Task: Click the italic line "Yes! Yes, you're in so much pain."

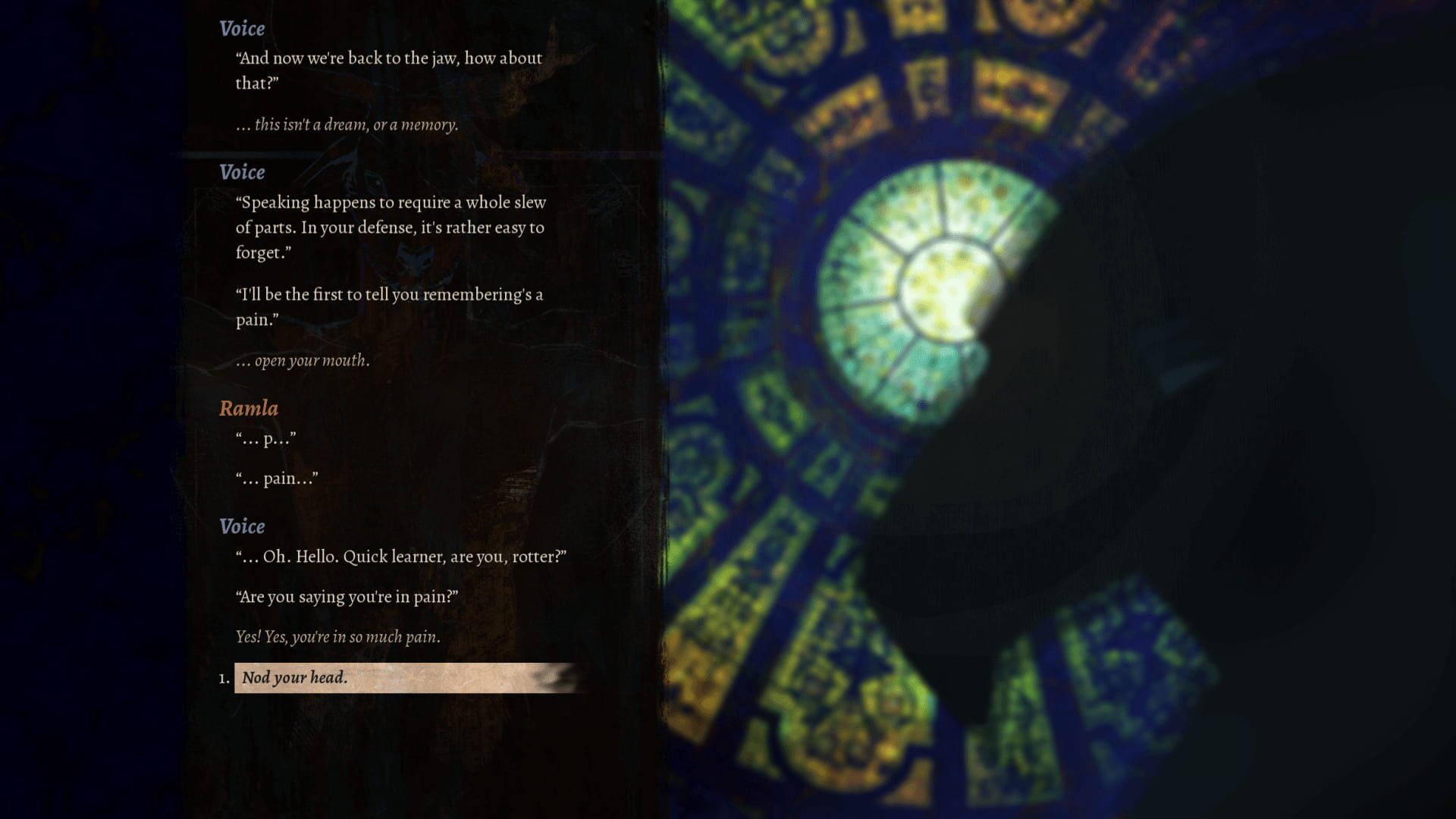Action: 338,638
